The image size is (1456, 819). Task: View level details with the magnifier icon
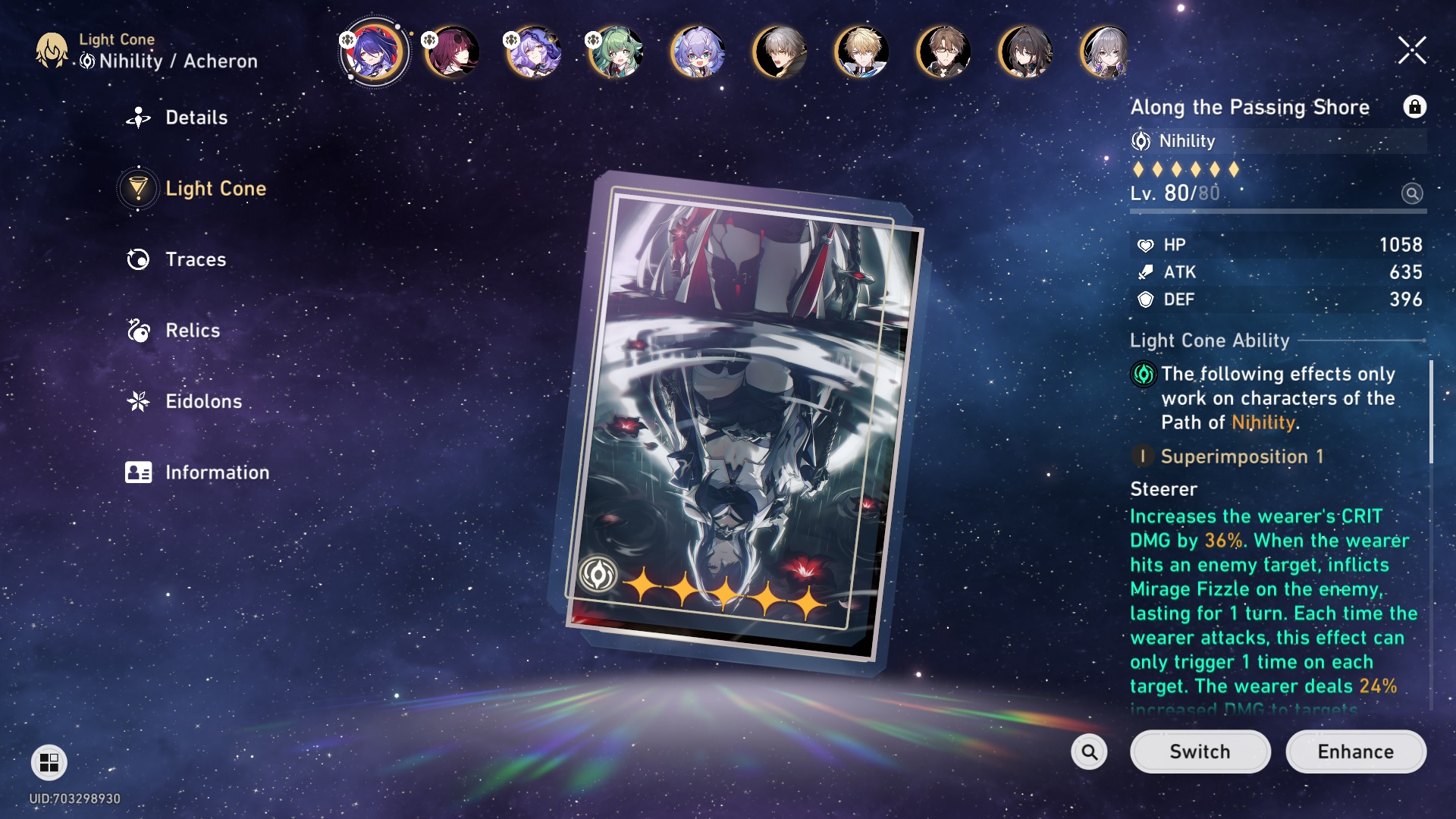pyautogui.click(x=1411, y=193)
